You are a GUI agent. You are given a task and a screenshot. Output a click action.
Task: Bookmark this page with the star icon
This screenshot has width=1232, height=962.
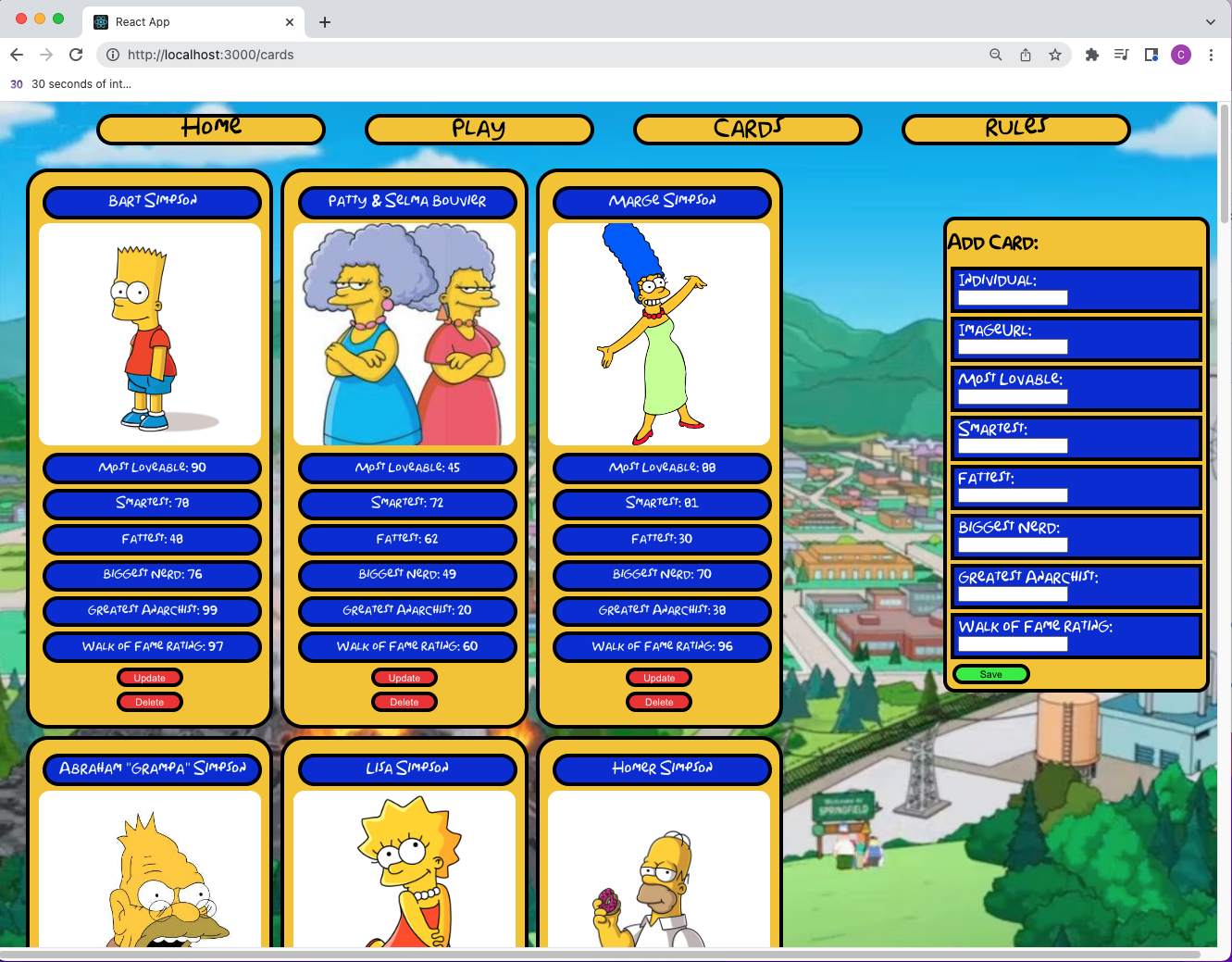1055,55
